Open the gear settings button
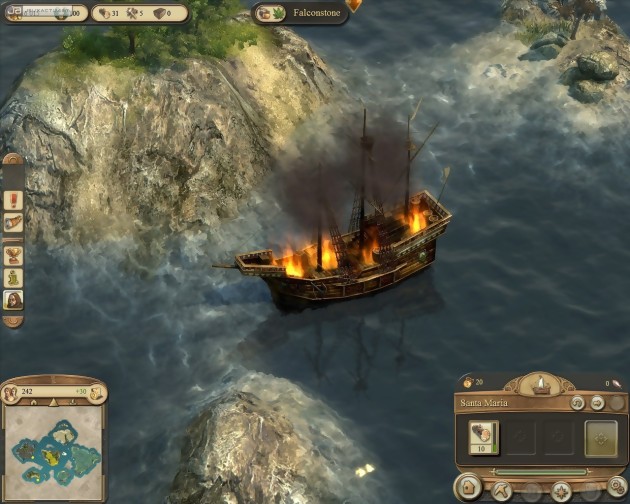Viewport: 630px width, 504px height. coord(617,487)
